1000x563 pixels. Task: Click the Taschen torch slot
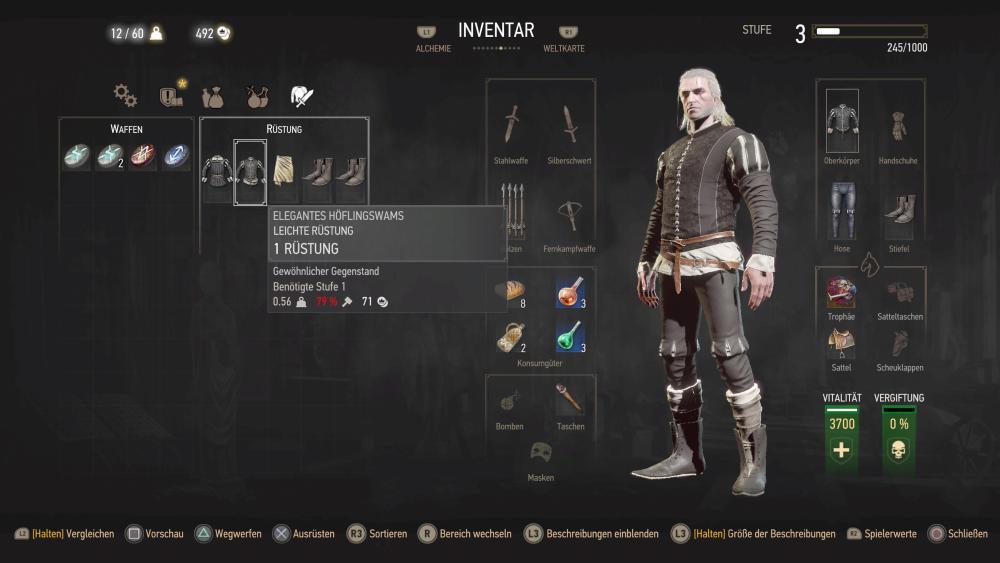coord(570,398)
